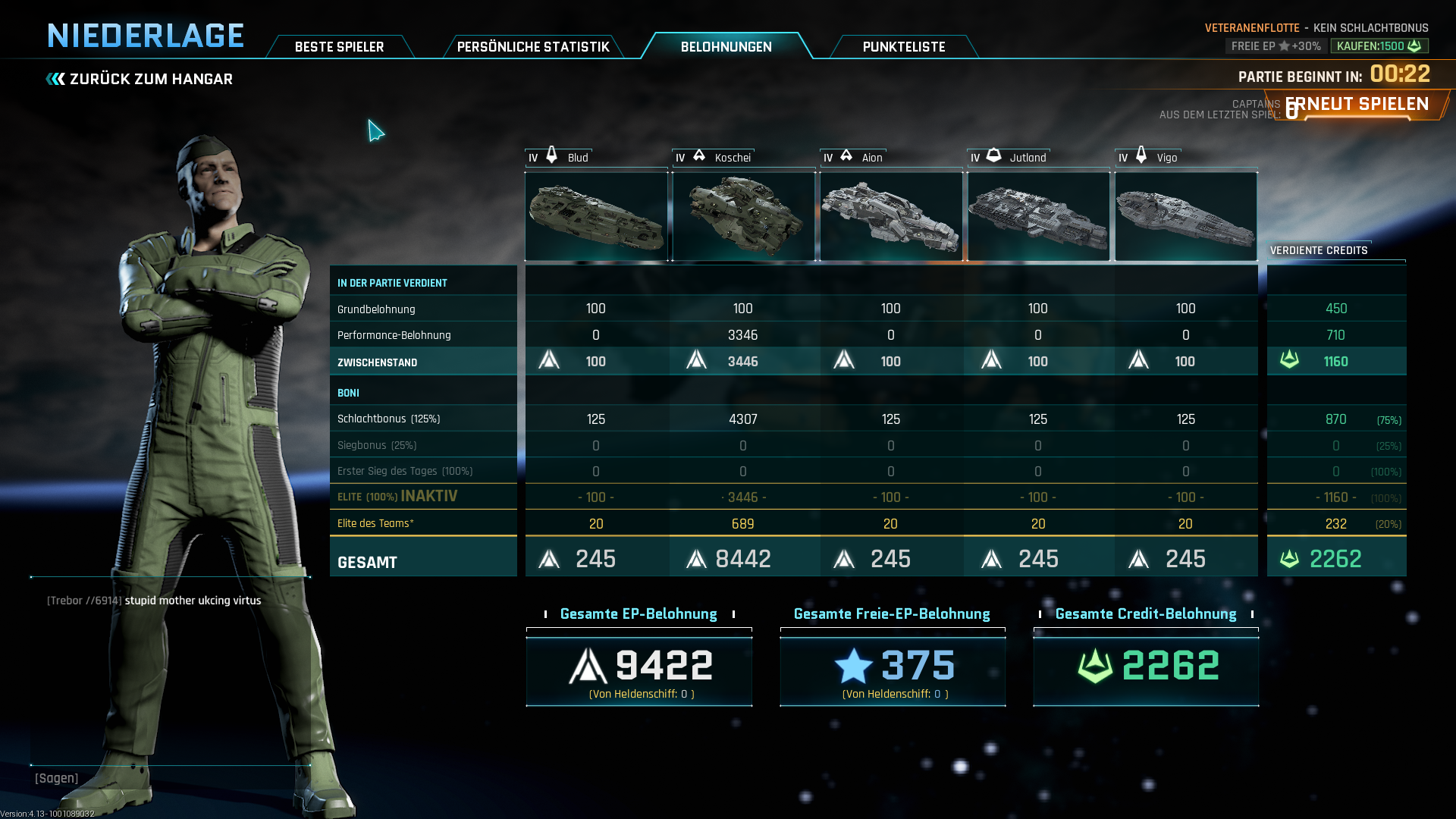Click the Sagen chat input field

pyautogui.click(x=171, y=778)
